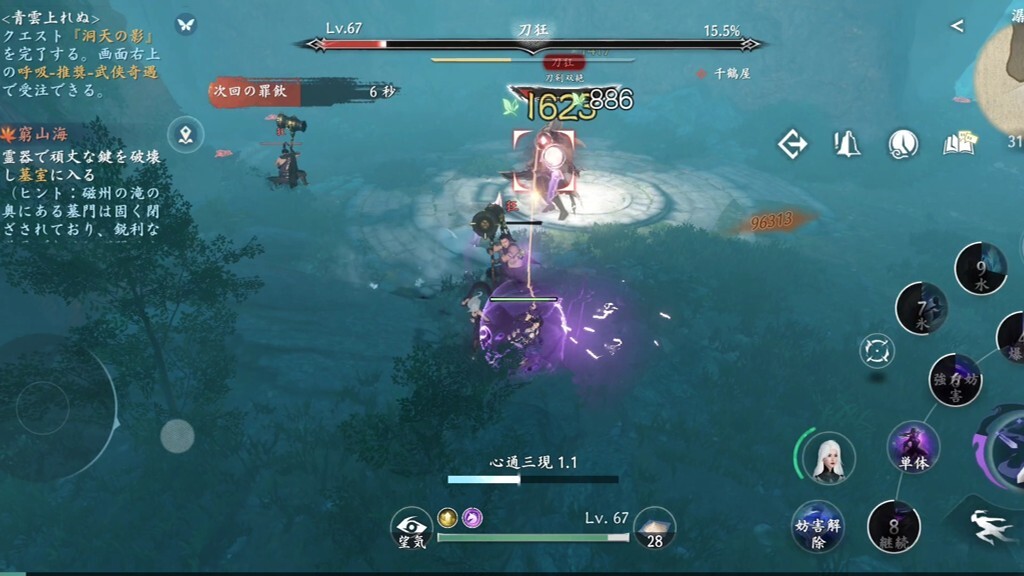1024x576 pixels.
Task: Tap the 水 skill showing cooldown 7
Action: [921, 309]
